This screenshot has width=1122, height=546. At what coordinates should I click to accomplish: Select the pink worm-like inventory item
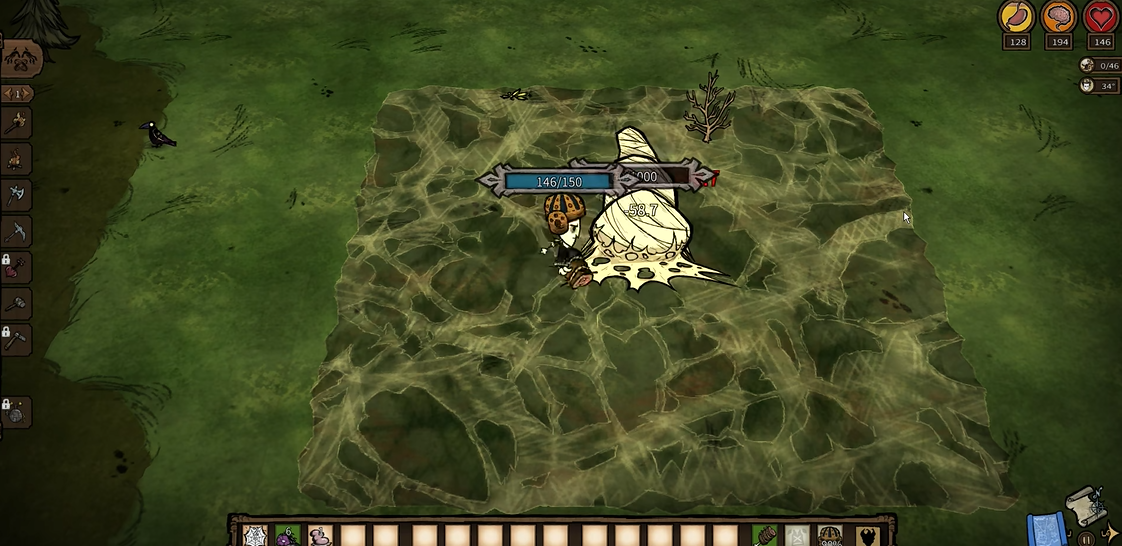click(x=321, y=536)
